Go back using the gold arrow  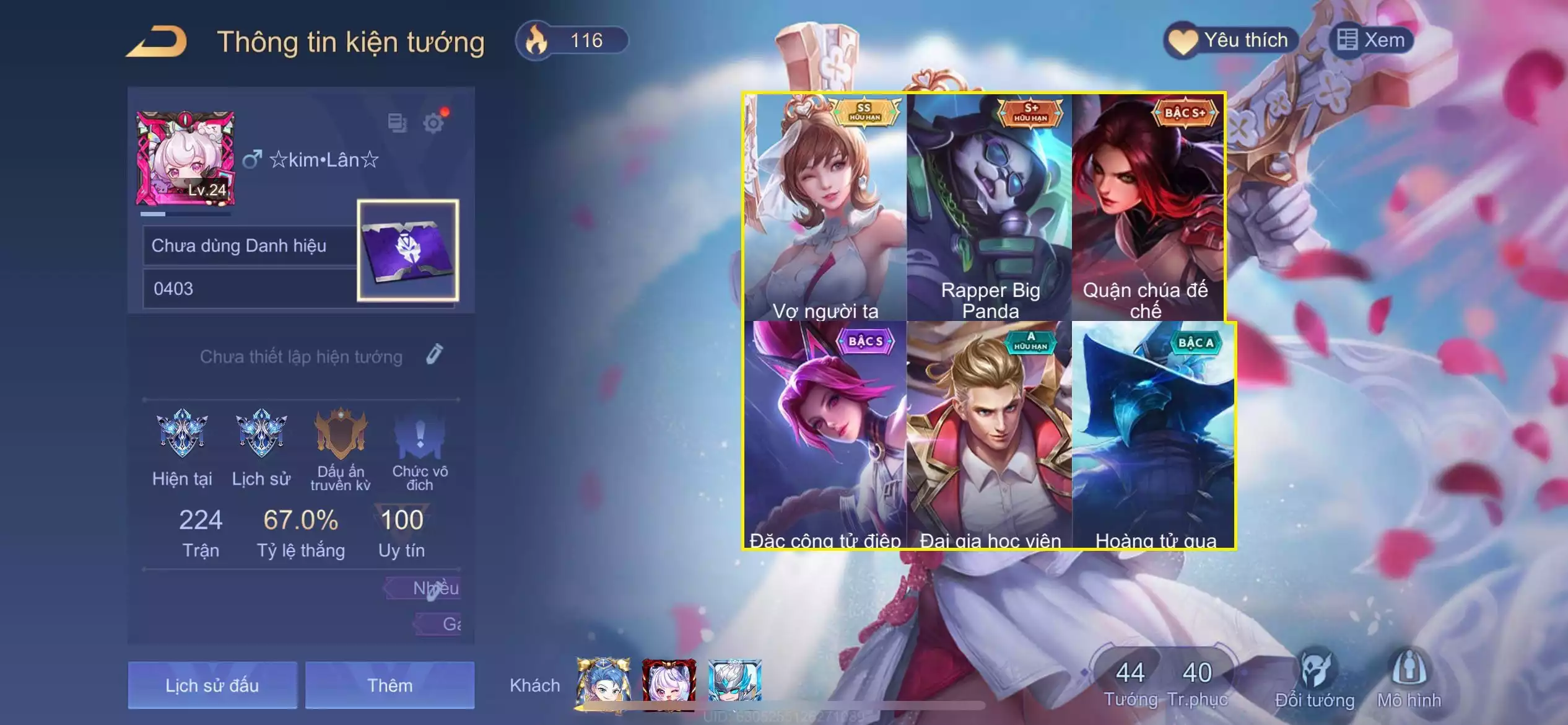pos(157,42)
